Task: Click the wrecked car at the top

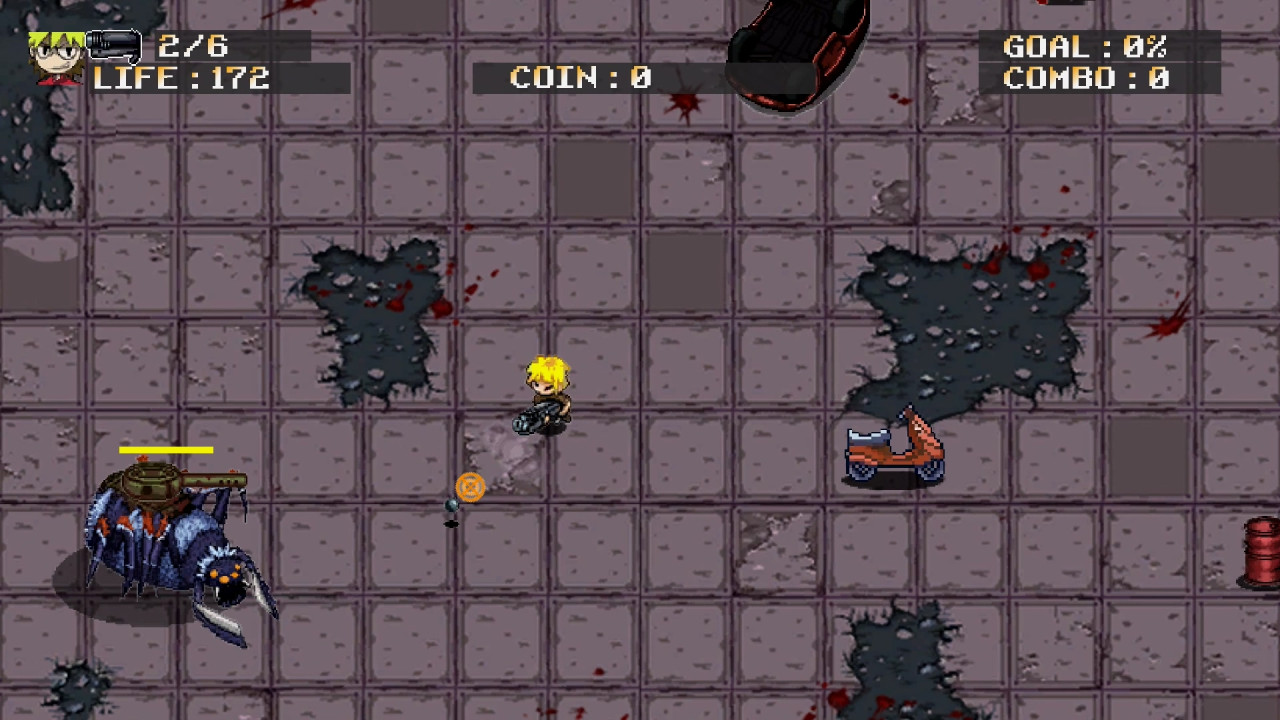Action: click(795, 50)
